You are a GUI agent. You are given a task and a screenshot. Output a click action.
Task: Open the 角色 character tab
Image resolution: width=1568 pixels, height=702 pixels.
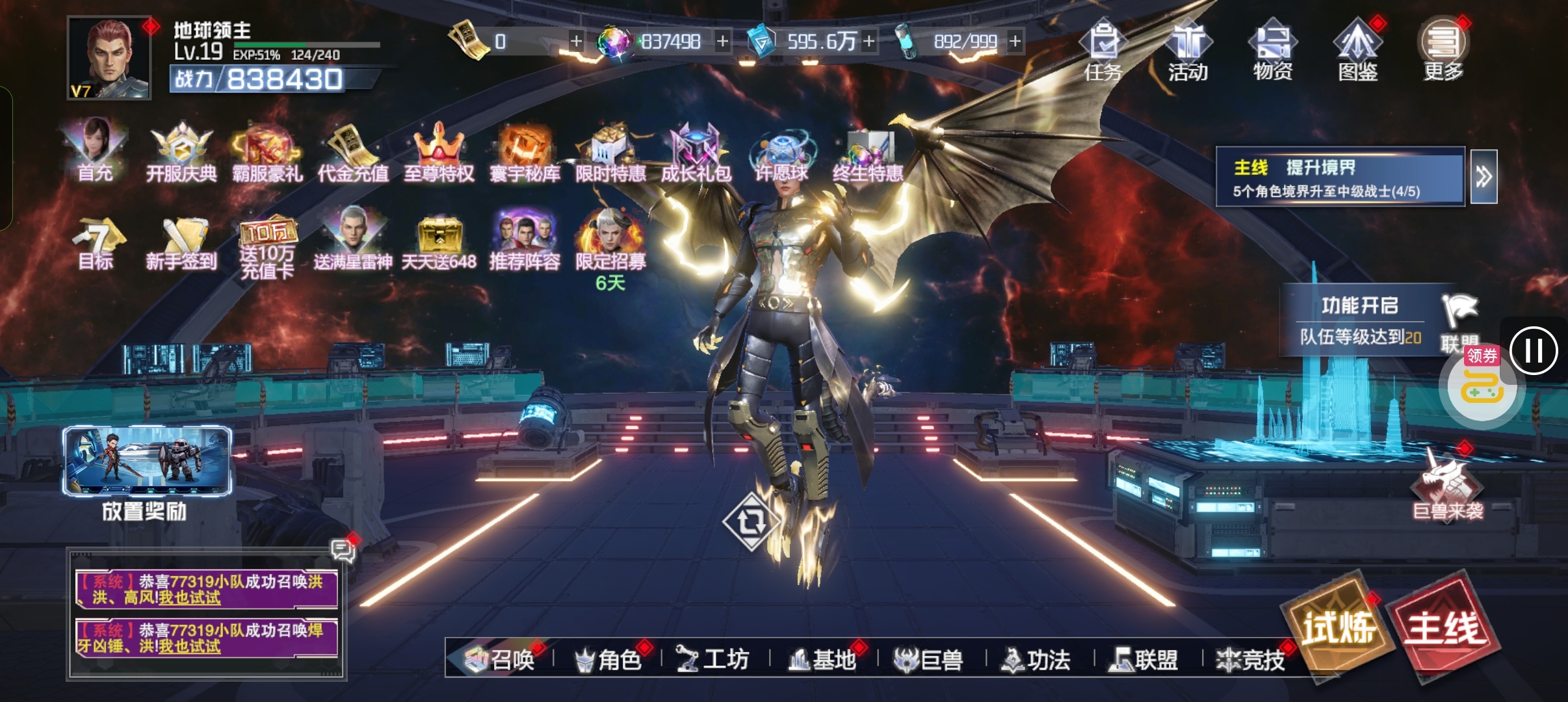pyautogui.click(x=608, y=660)
